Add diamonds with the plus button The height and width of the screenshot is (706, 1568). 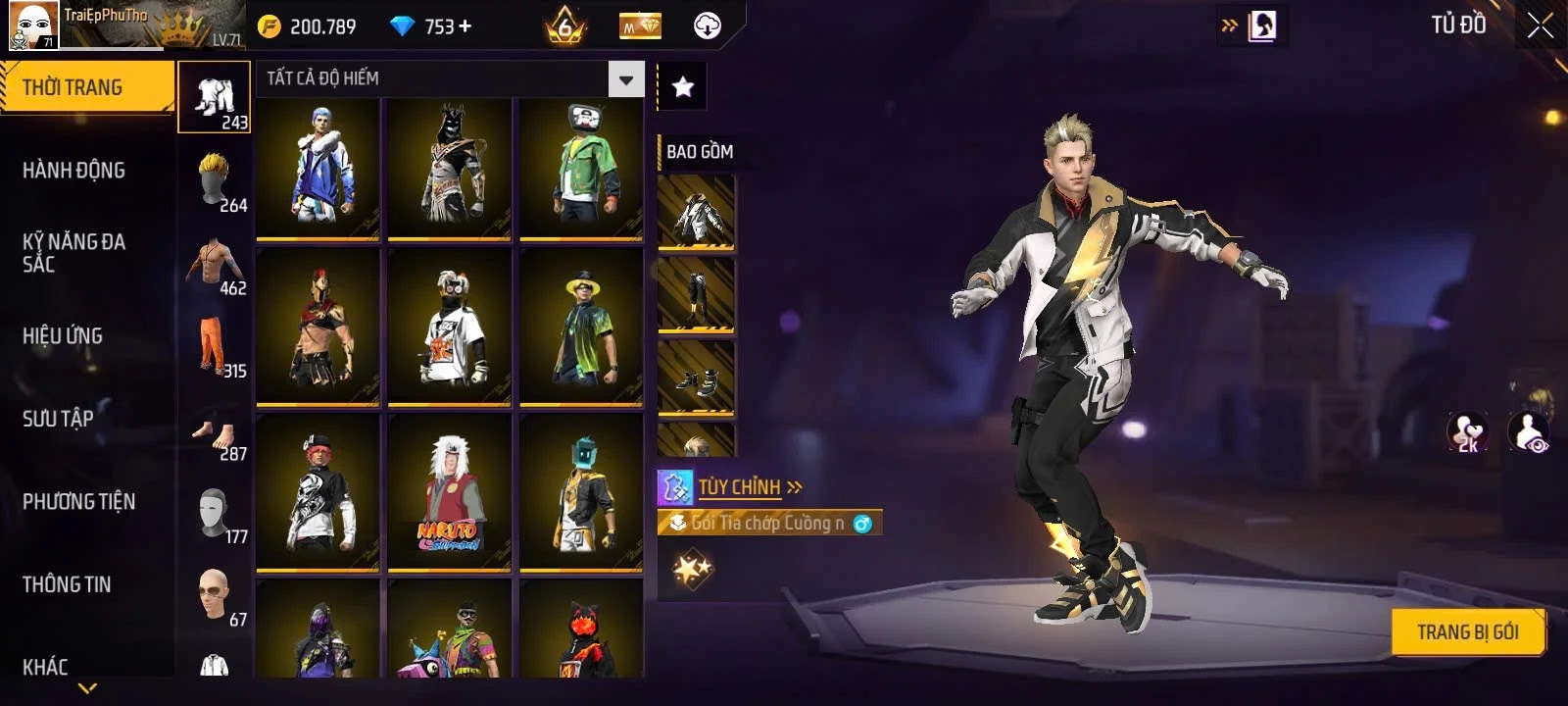(x=465, y=26)
